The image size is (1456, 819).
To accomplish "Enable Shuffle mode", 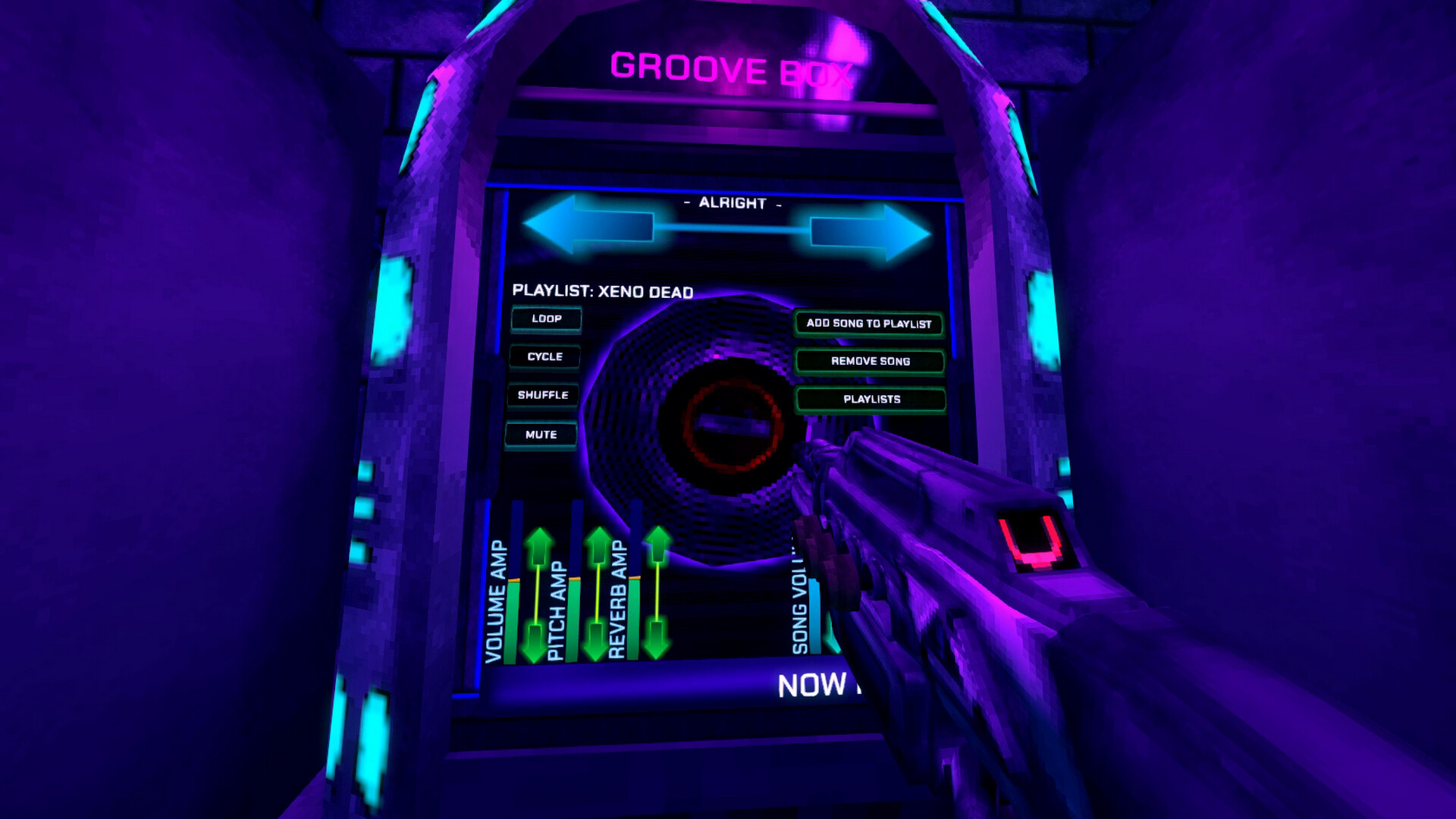I will point(541,395).
